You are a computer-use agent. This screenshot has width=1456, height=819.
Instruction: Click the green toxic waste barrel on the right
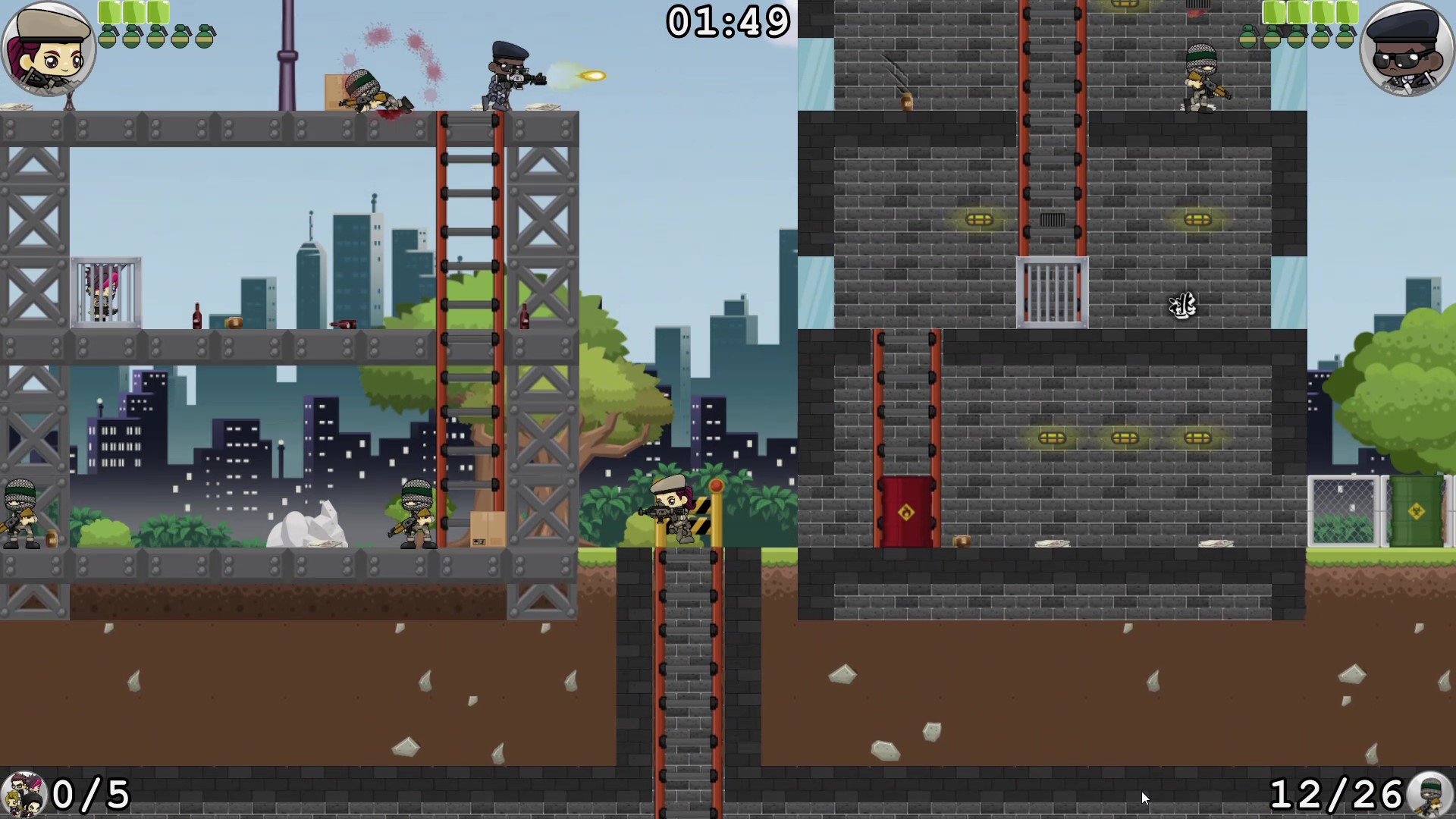click(1418, 510)
